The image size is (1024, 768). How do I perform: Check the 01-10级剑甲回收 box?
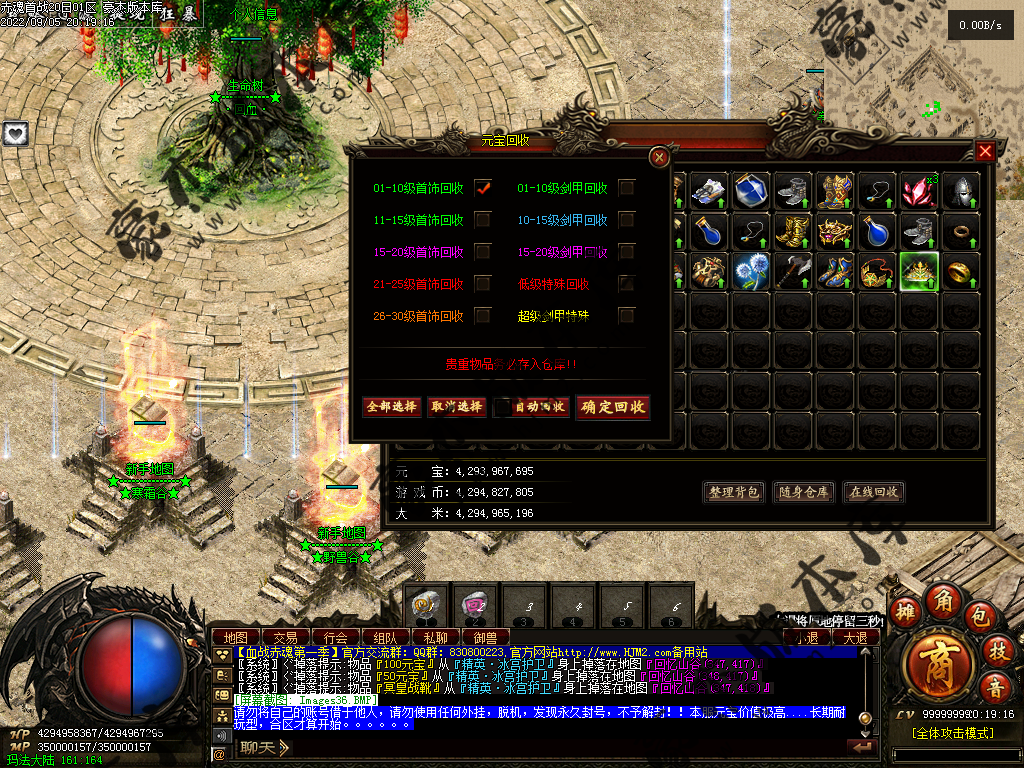[x=627, y=188]
